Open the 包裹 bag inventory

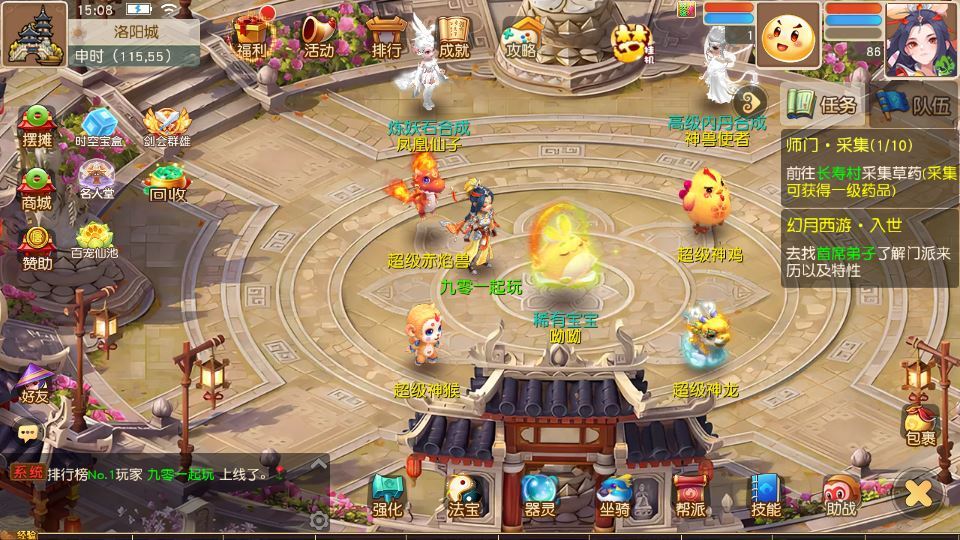[920, 425]
